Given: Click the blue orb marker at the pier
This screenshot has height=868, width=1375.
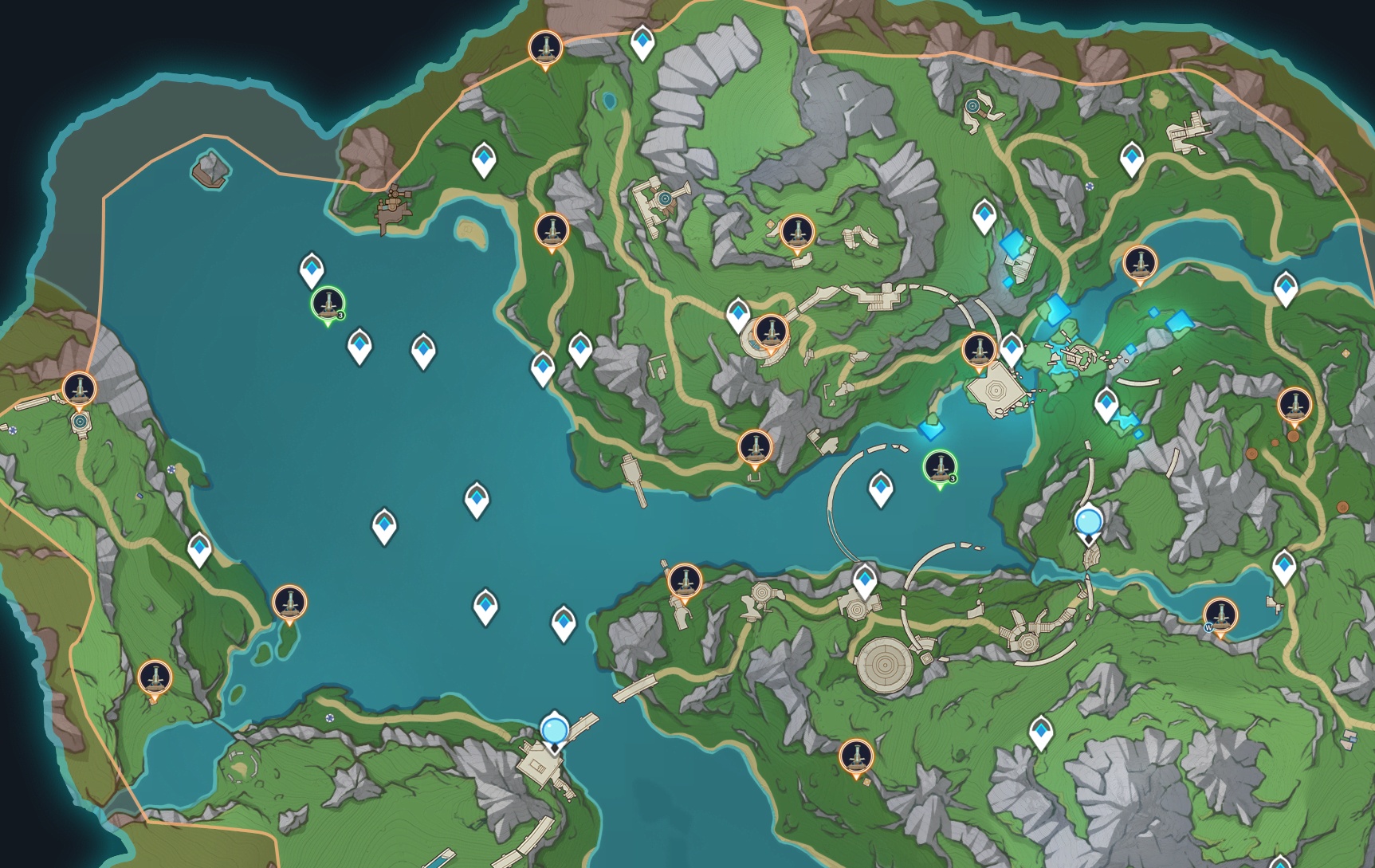Looking at the screenshot, I should (554, 729).
